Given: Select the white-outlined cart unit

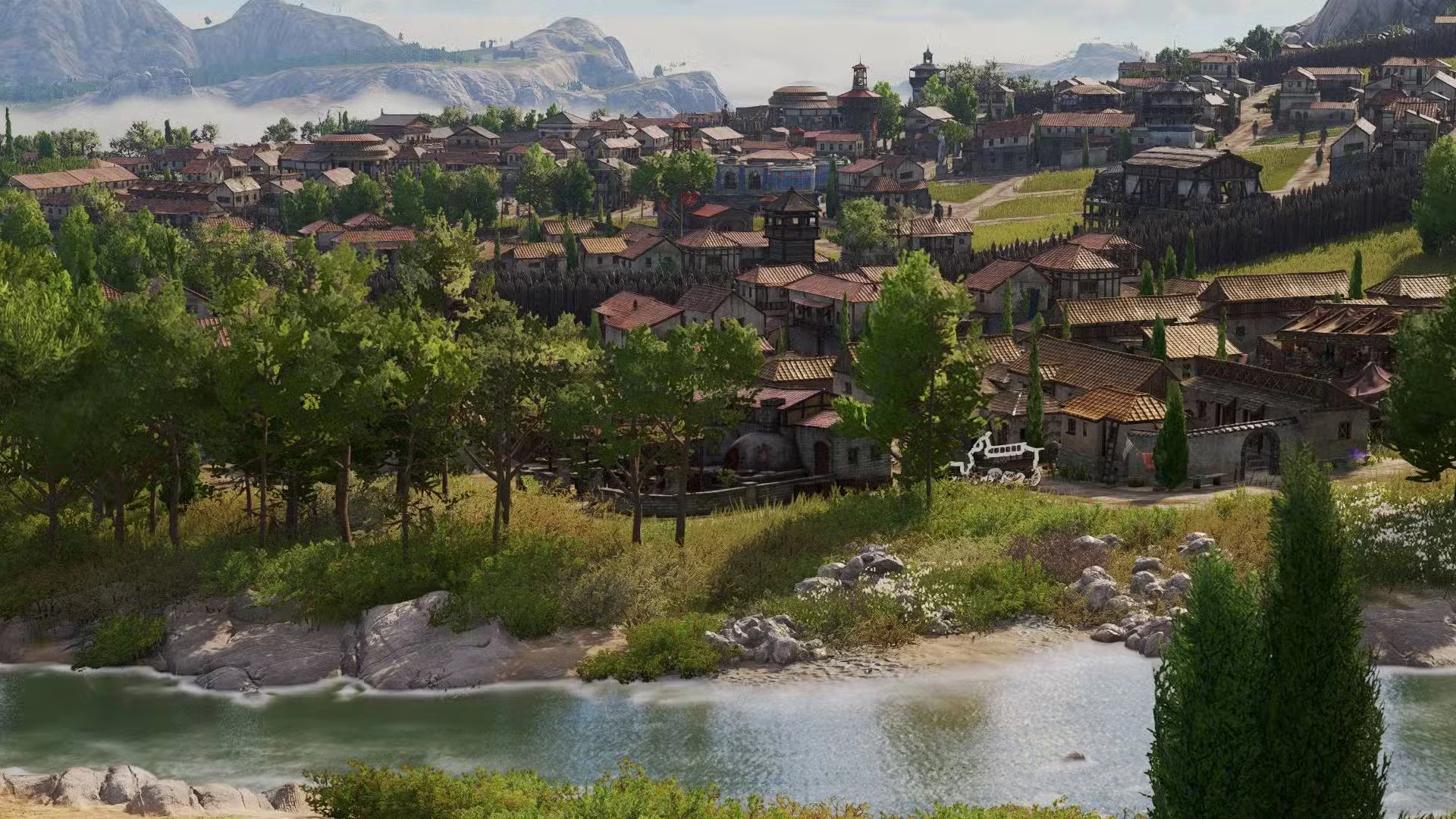Looking at the screenshot, I should click(x=999, y=460).
